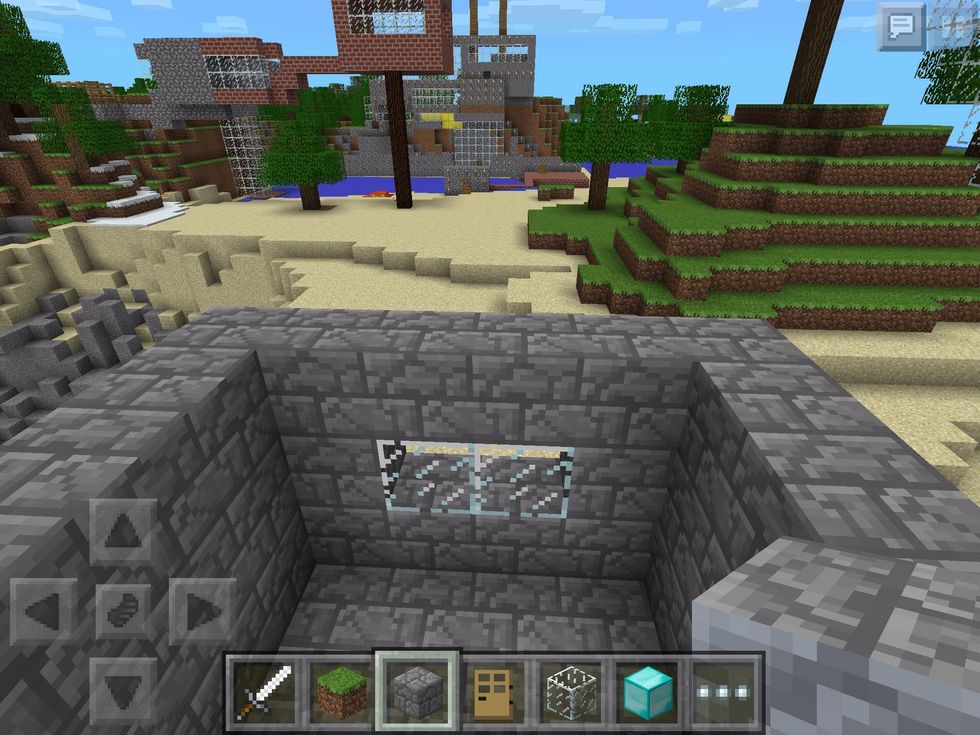Open the chat speech-bubble button
This screenshot has width=980, height=735.
900,26
